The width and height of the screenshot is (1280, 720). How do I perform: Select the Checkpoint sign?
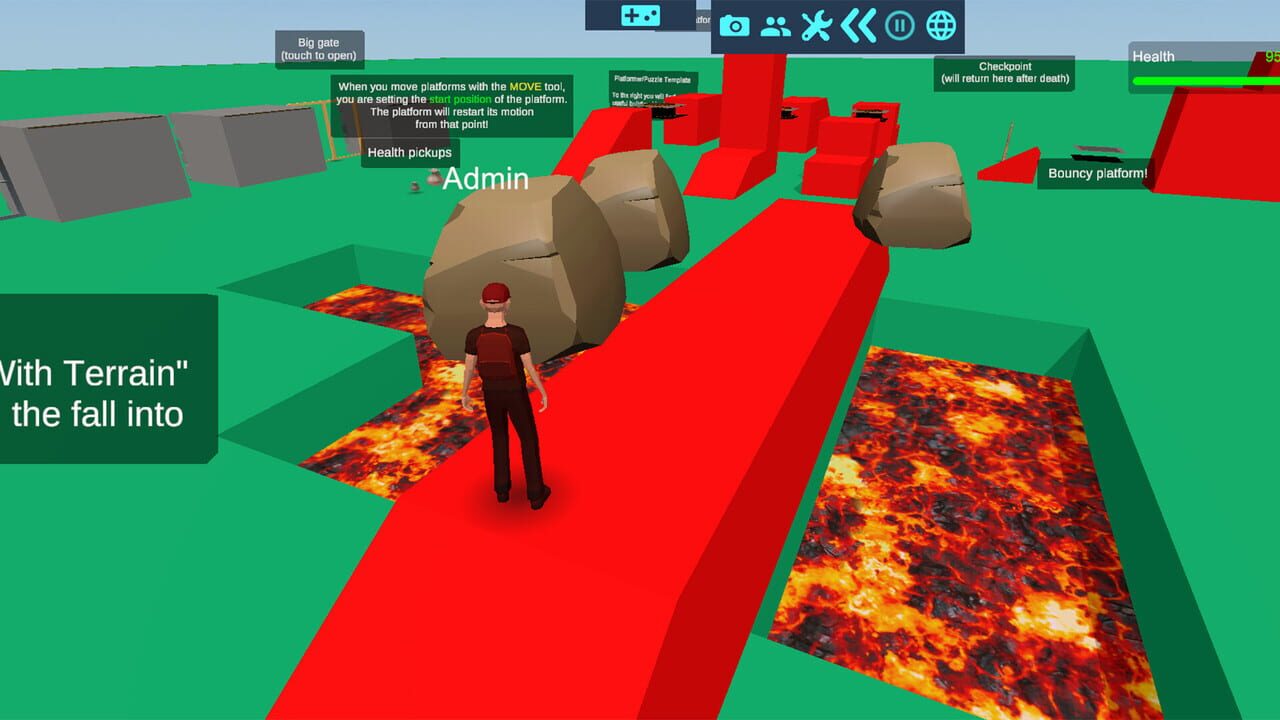pyautogui.click(x=1004, y=72)
